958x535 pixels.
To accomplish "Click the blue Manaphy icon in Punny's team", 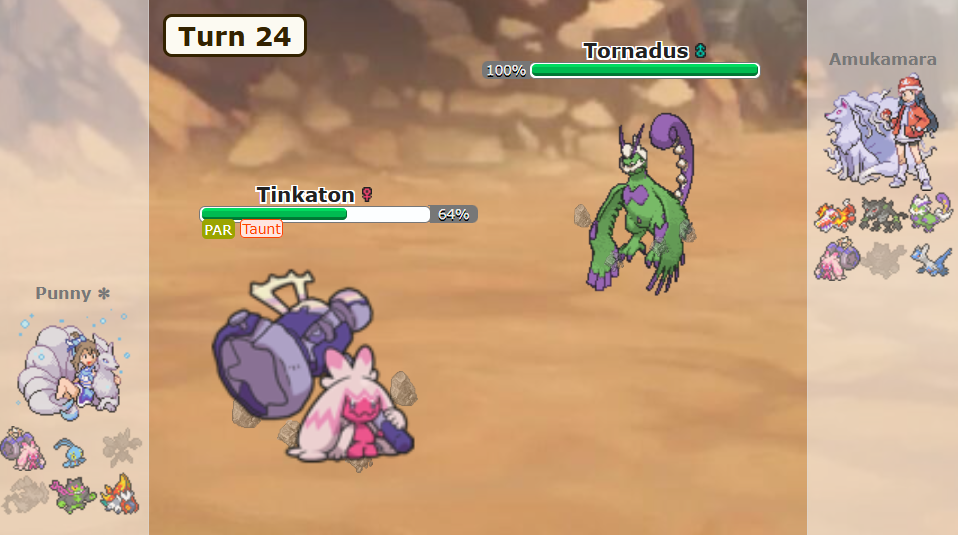I will coord(70,450).
